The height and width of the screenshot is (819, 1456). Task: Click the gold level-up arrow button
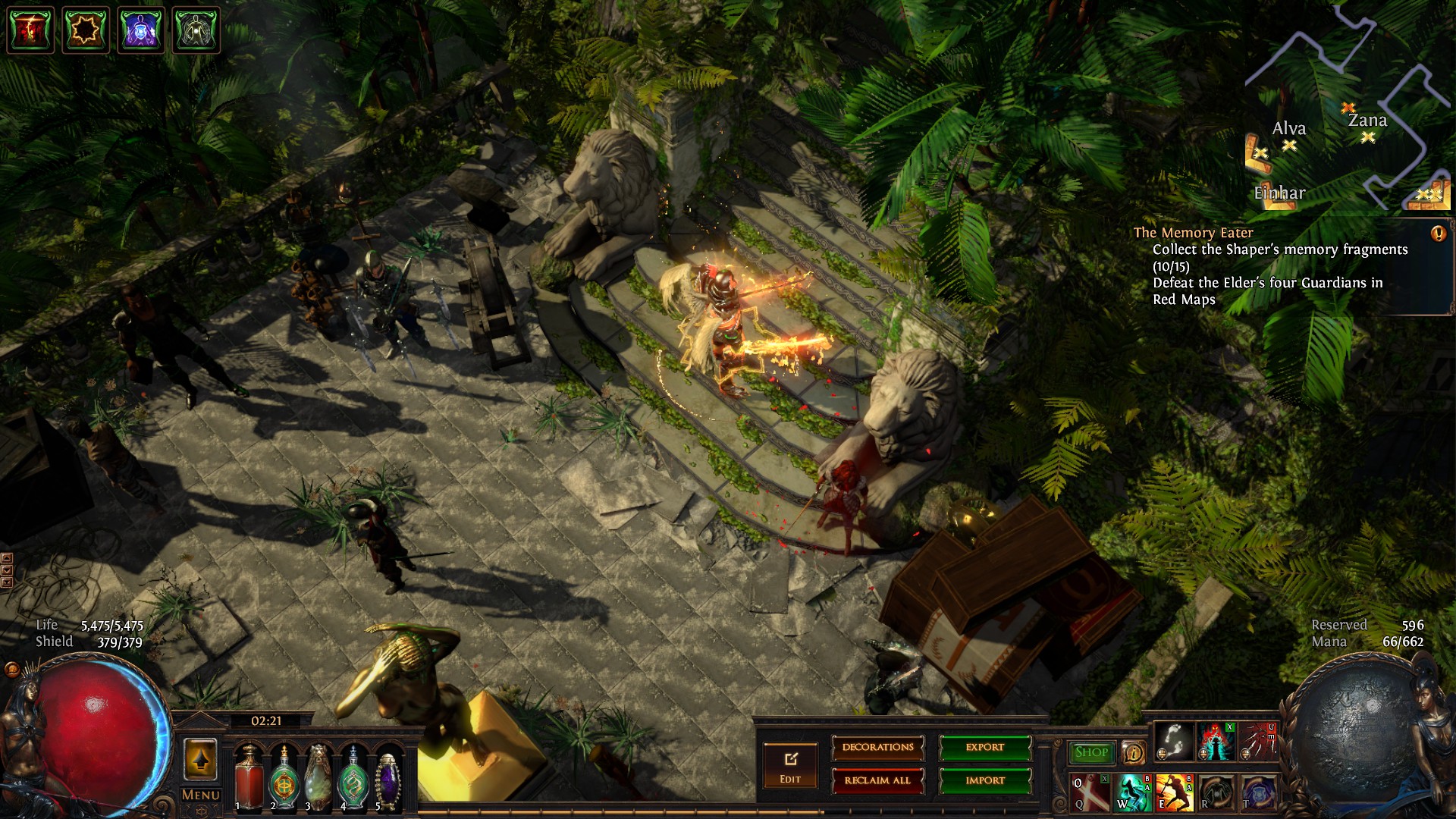(200, 759)
